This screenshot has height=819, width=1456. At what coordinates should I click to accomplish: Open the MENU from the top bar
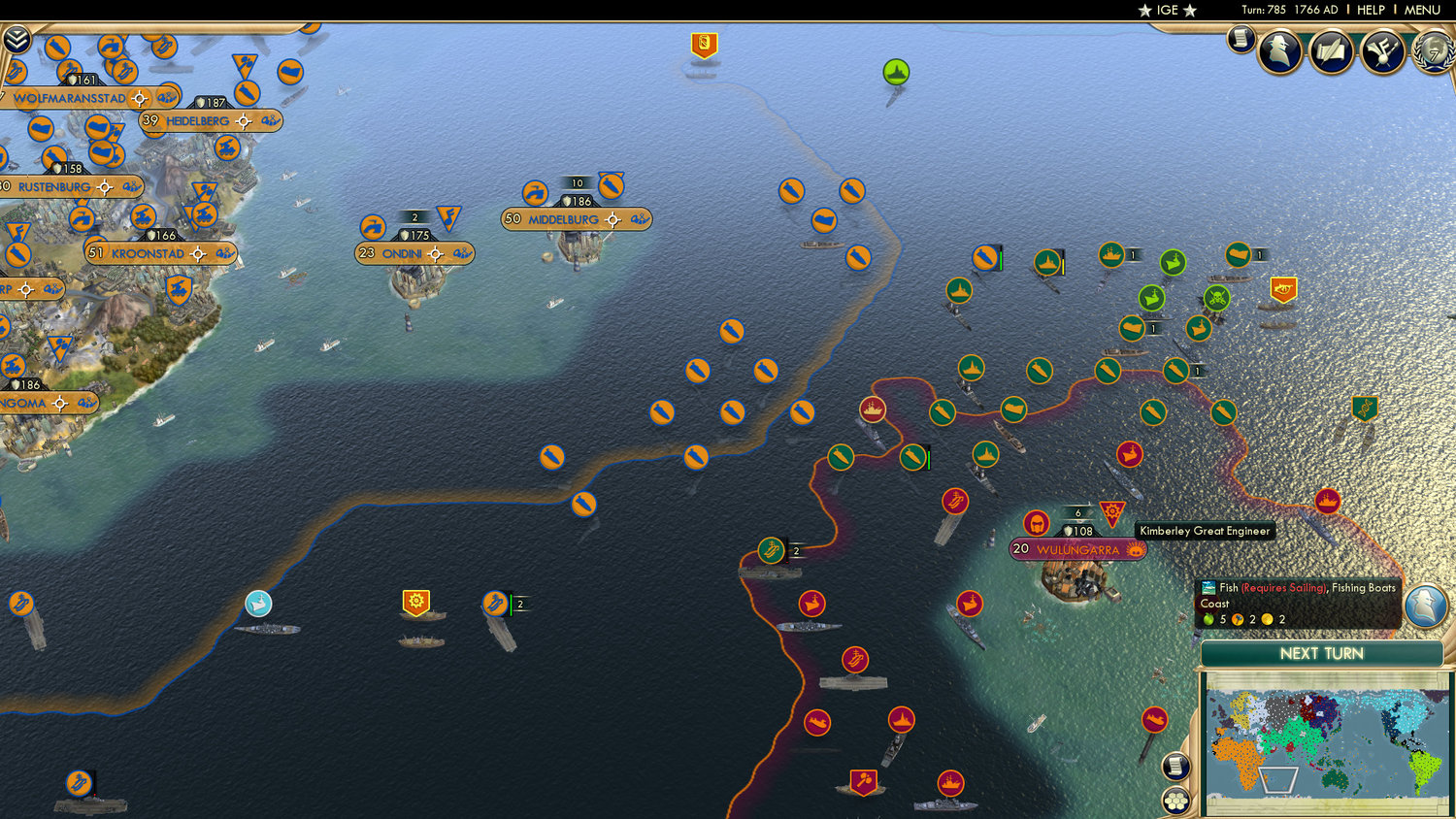[1421, 10]
